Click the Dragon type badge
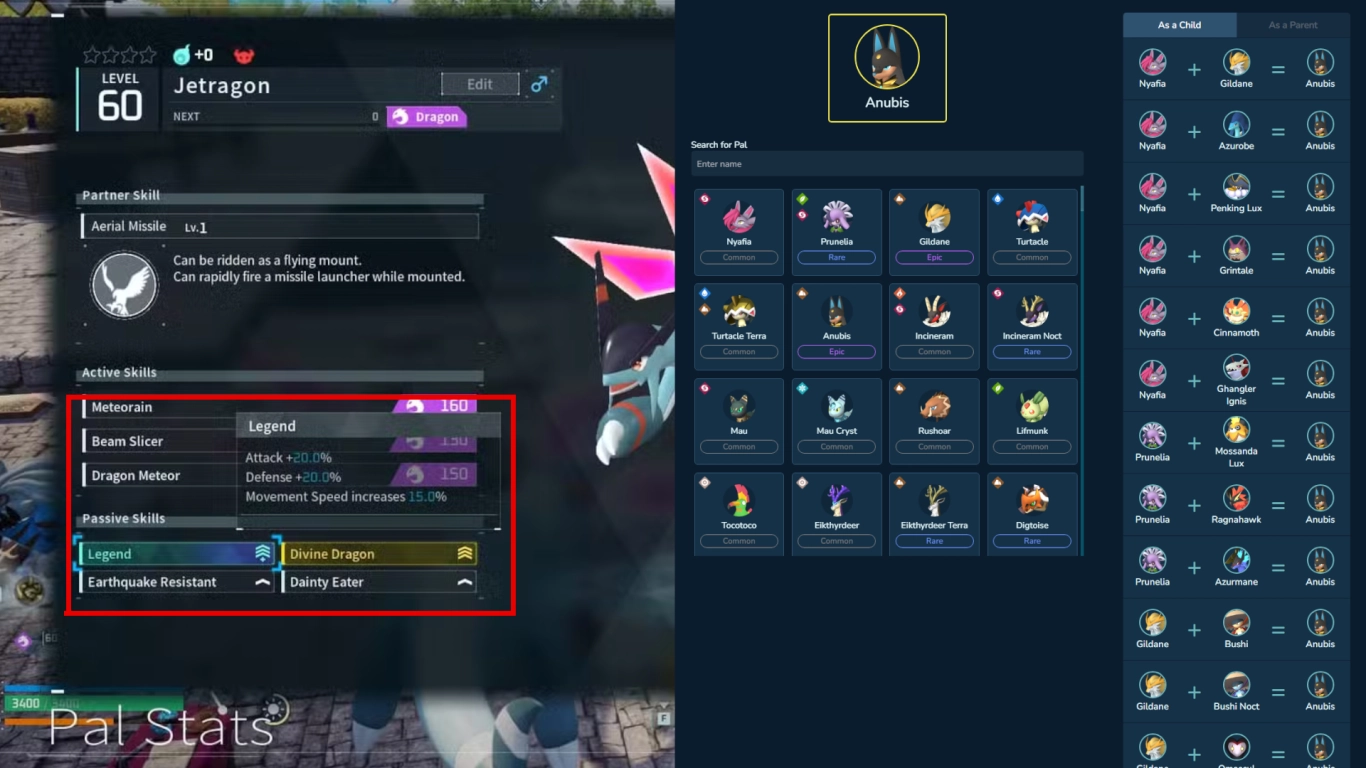Viewport: 1366px width, 768px height. (426, 117)
